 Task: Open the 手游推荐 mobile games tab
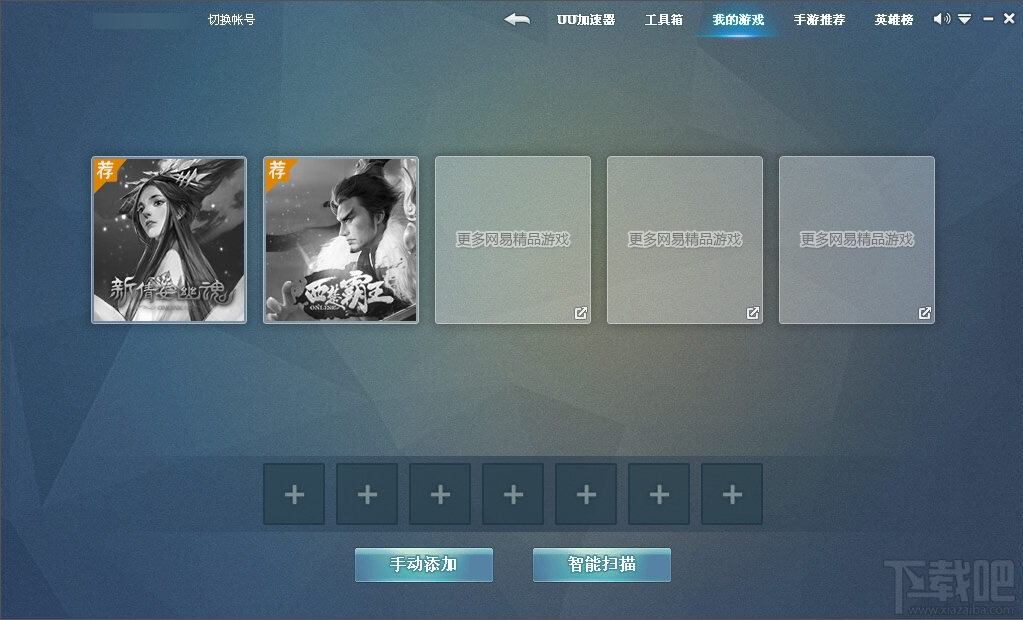[819, 19]
